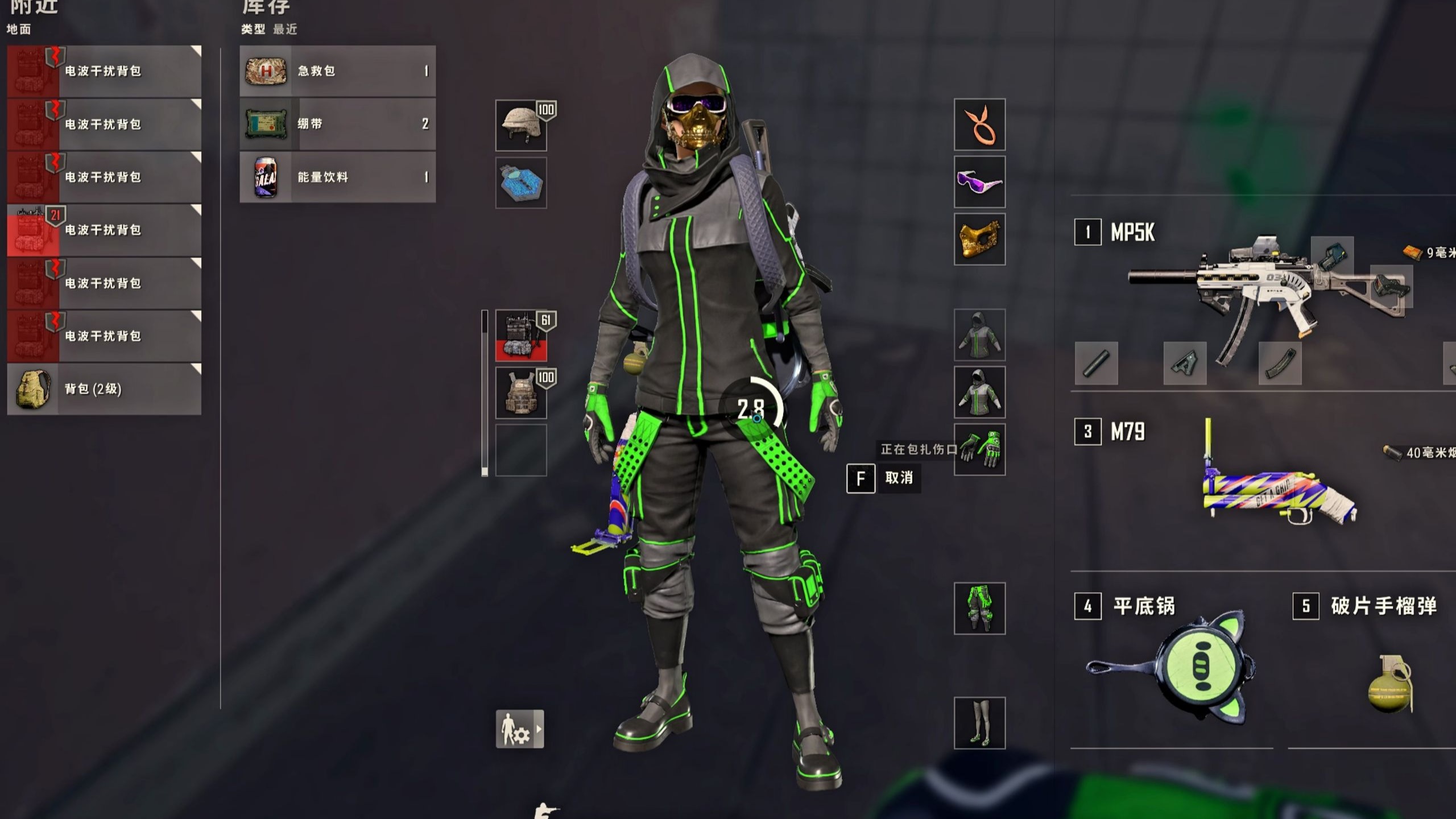Choose the energy drink (能量饮料) row
The height and width of the screenshot is (819, 1456).
[337, 177]
